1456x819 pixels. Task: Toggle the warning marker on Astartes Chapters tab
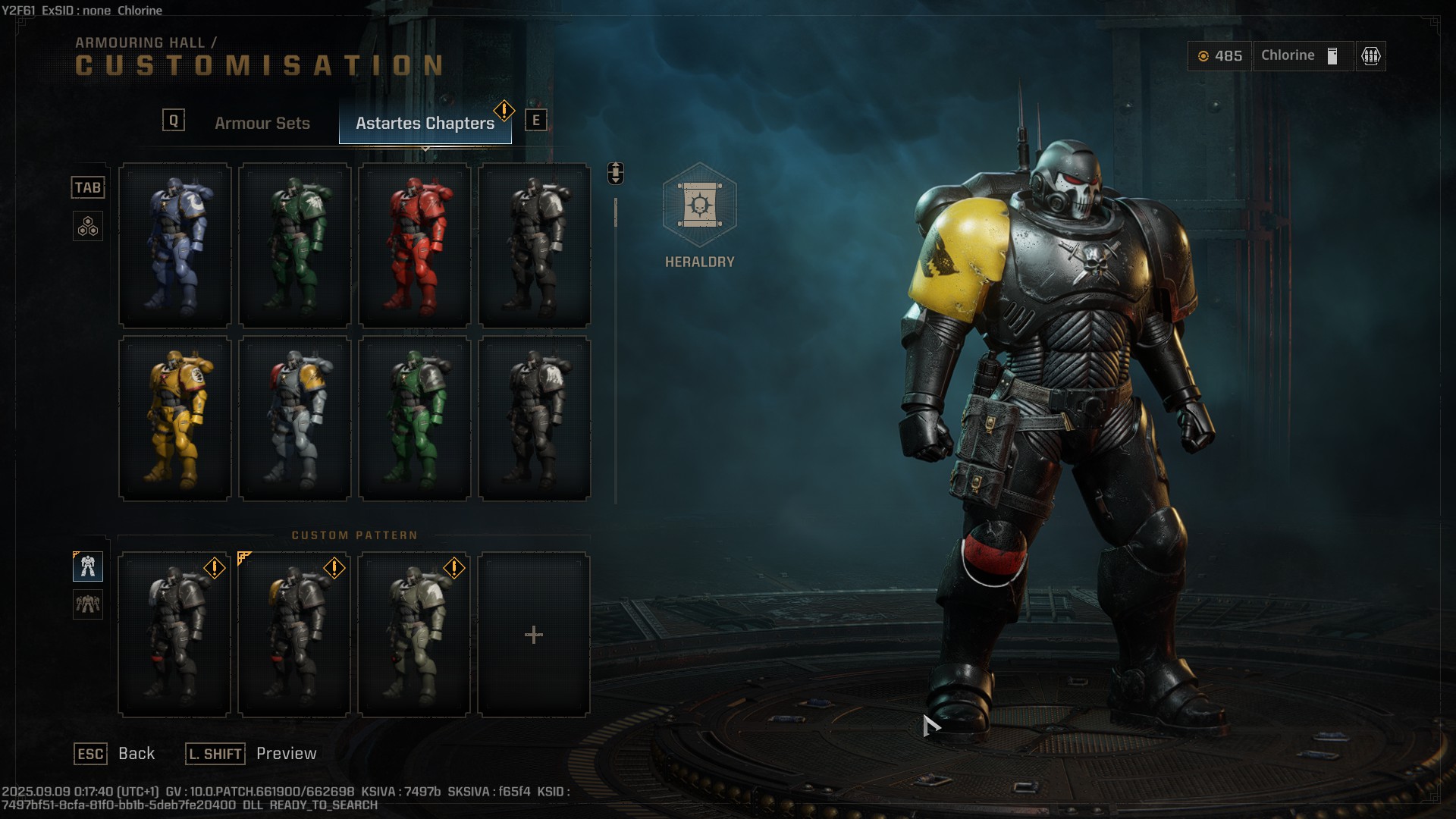tap(503, 108)
